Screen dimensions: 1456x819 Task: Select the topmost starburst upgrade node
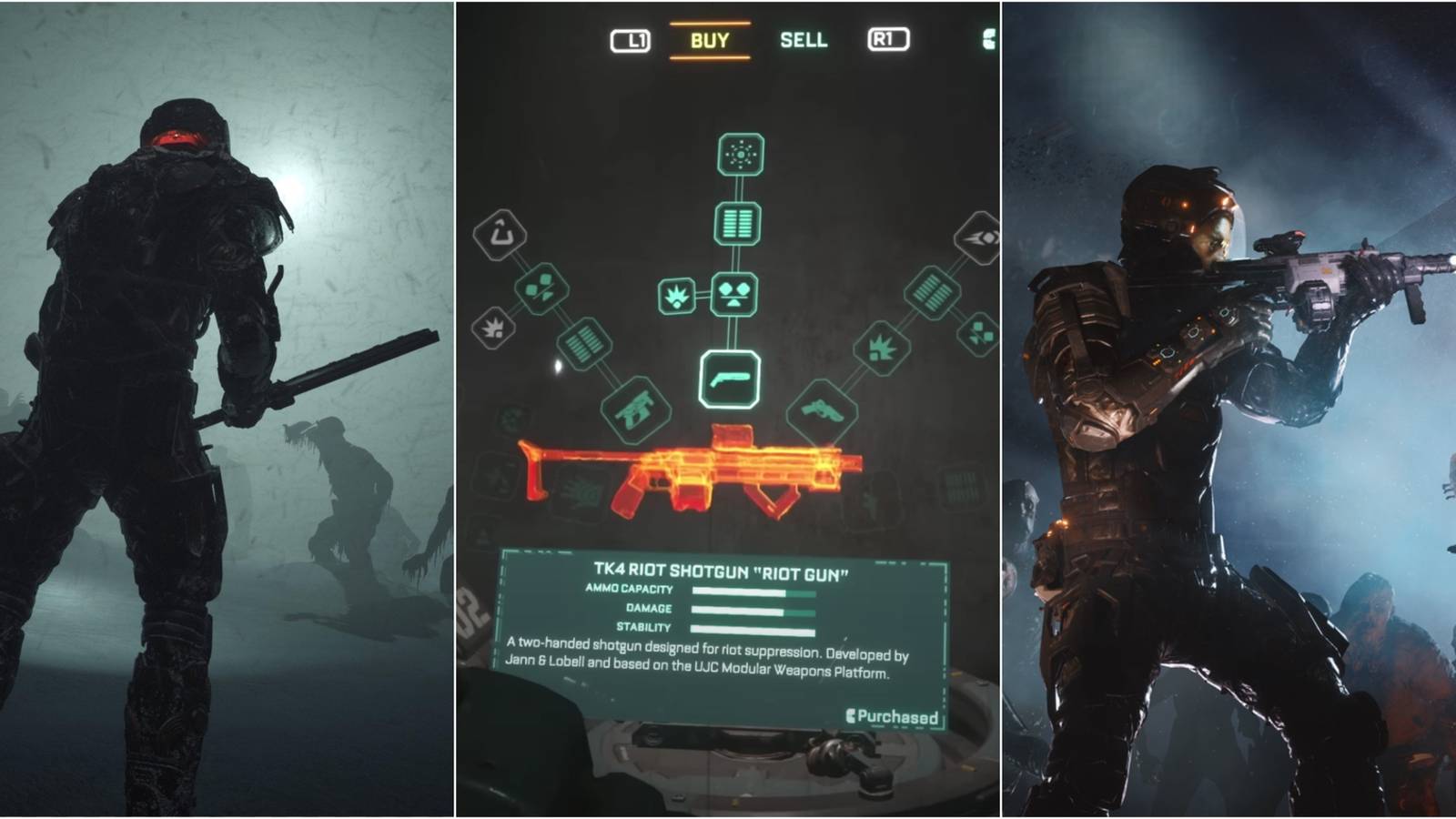pos(742,153)
